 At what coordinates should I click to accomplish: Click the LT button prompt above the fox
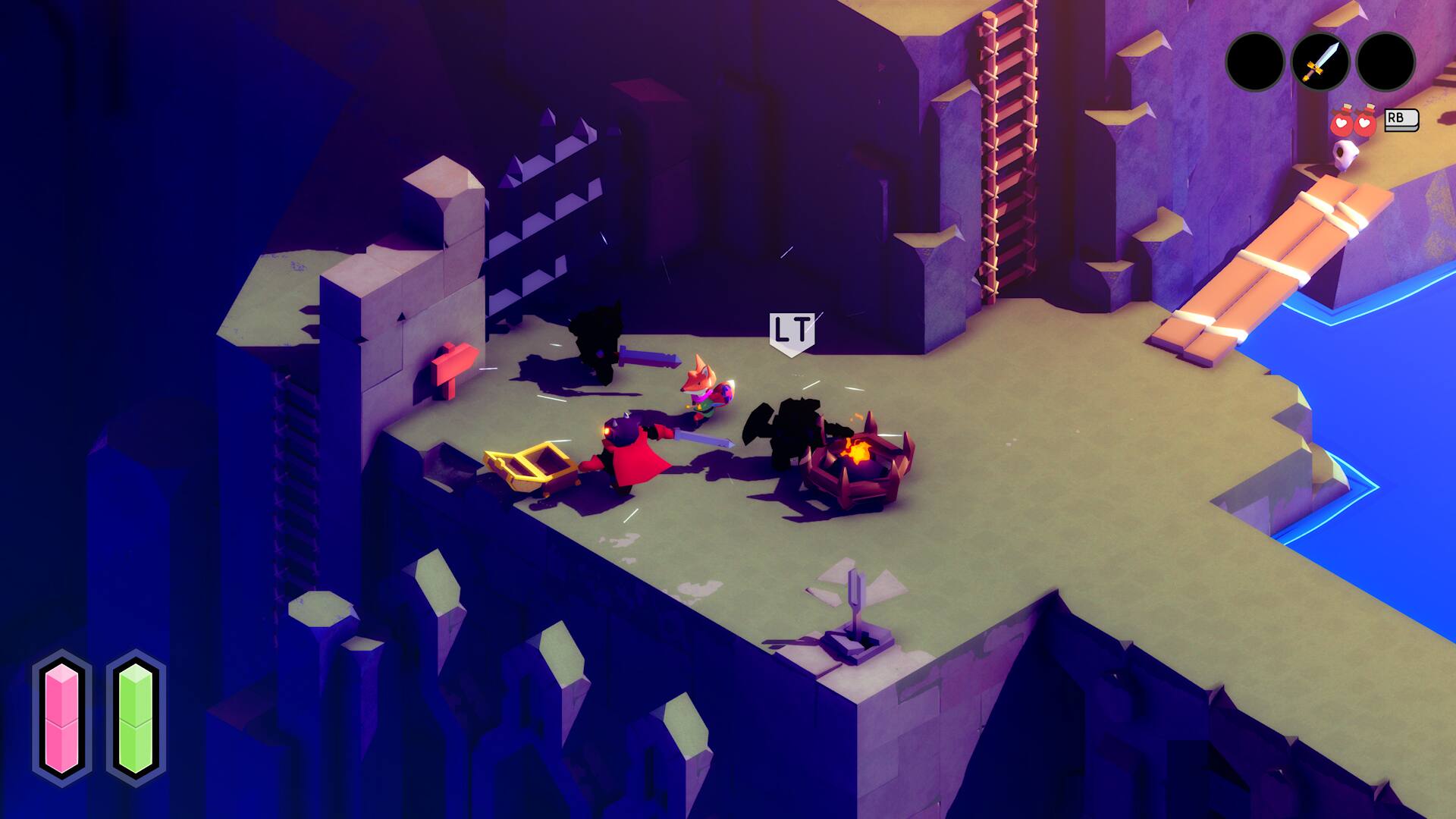coord(792,329)
